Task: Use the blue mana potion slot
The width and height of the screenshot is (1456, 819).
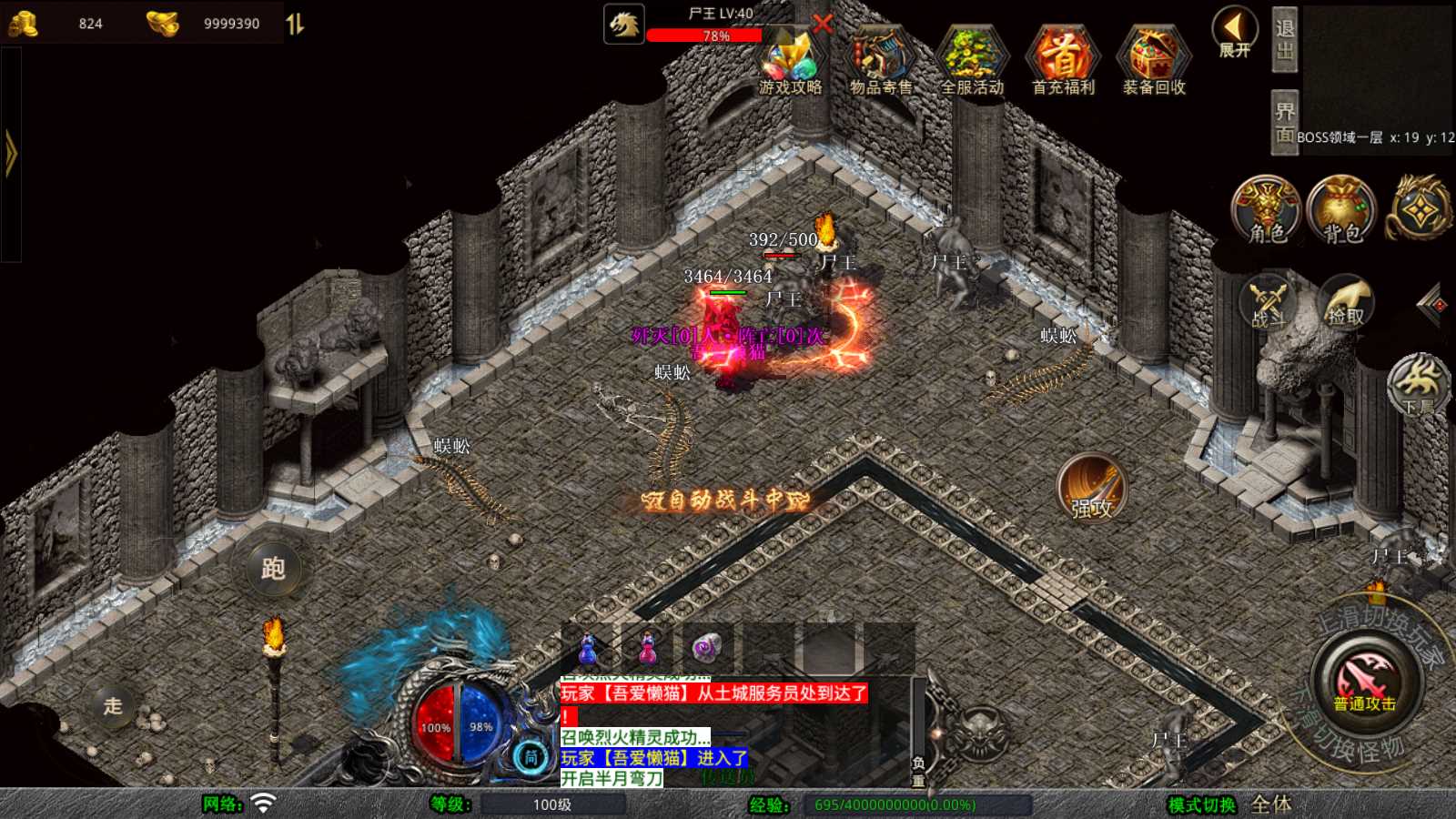Action: [589, 648]
